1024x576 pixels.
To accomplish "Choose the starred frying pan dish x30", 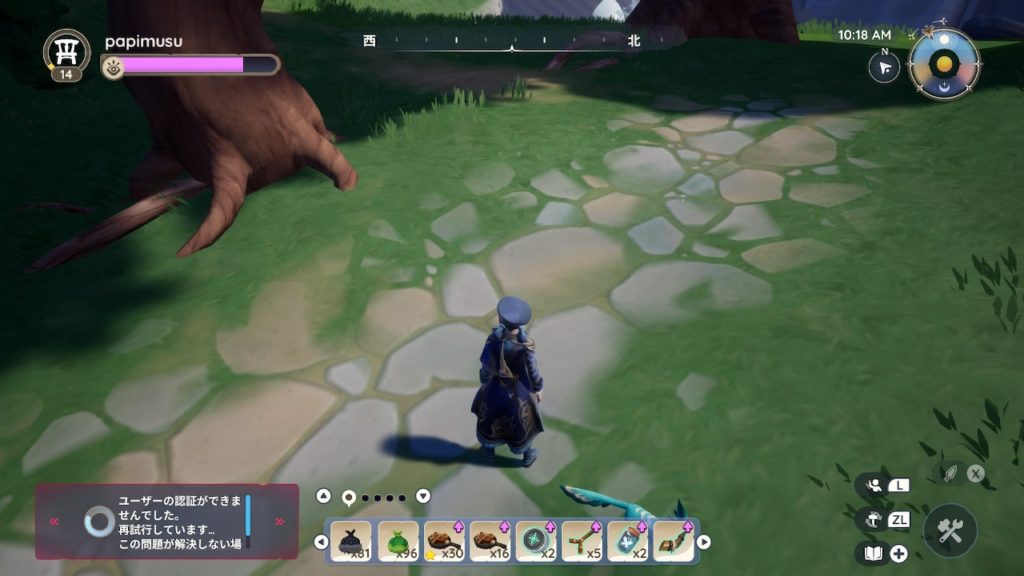I will [x=443, y=541].
